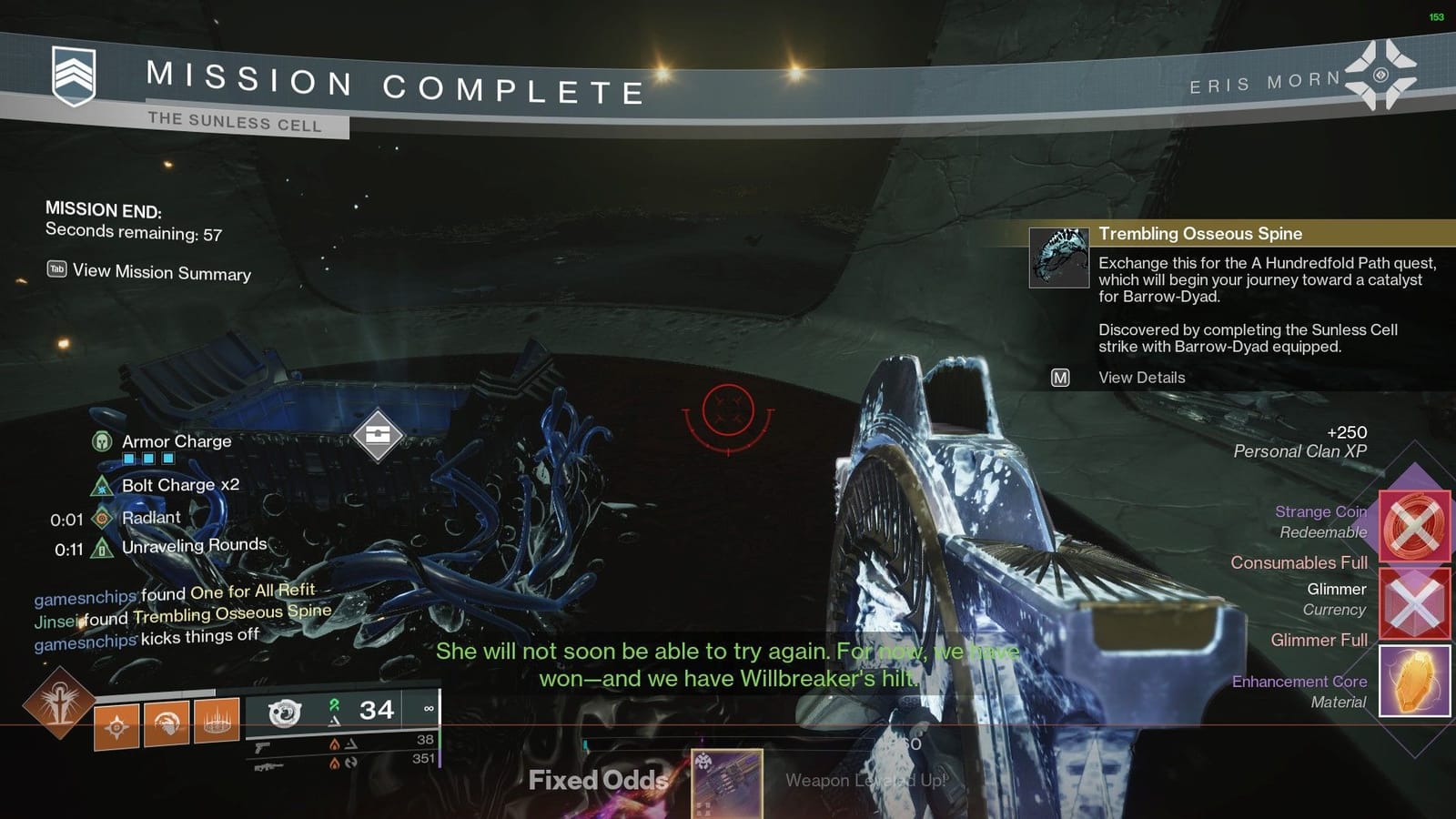Click the barrier class ability icon
Image resolution: width=1456 pixels, height=819 pixels.
pyautogui.click(x=216, y=723)
